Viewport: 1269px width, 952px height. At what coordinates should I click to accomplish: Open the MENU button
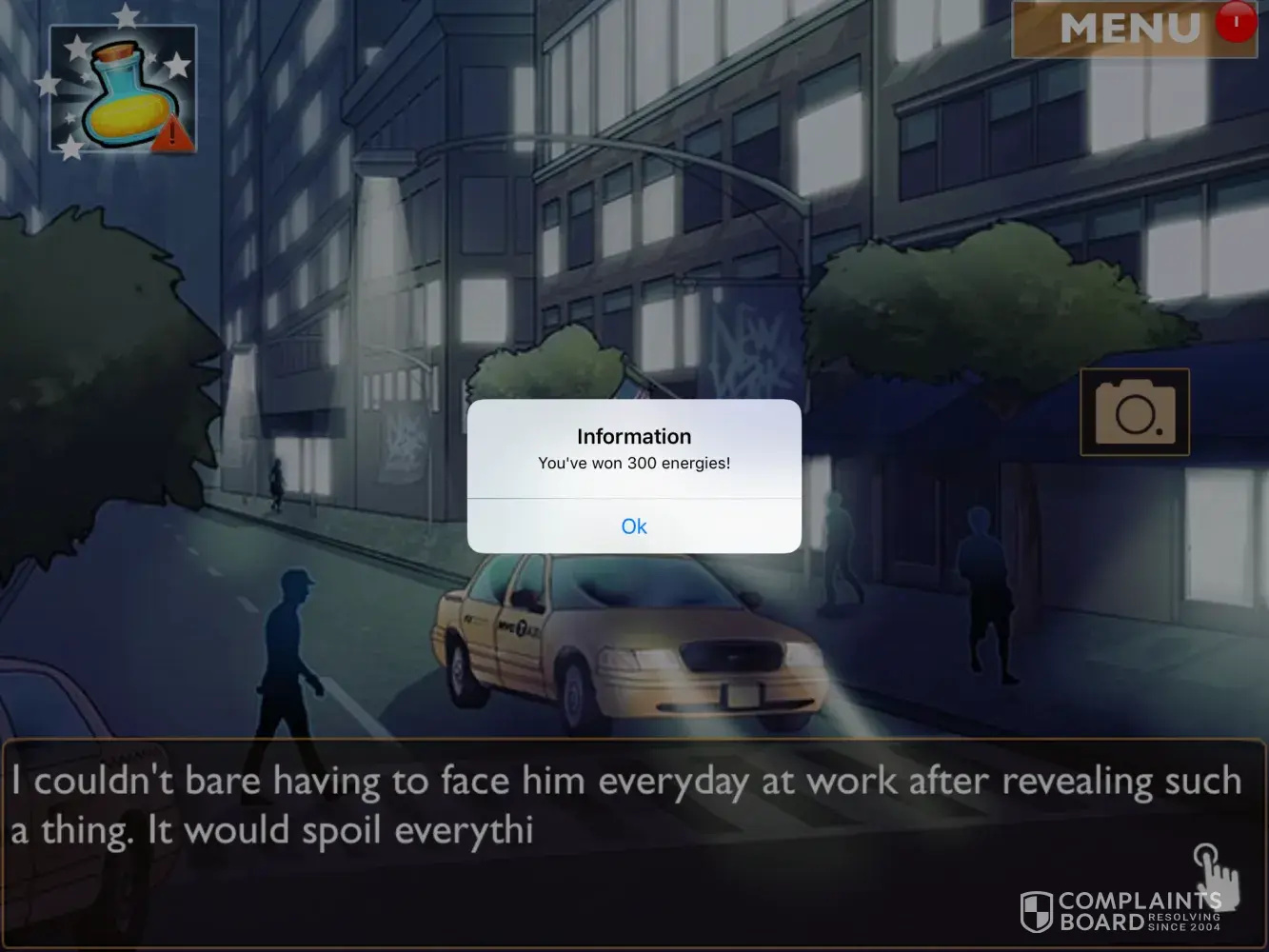point(1131,29)
